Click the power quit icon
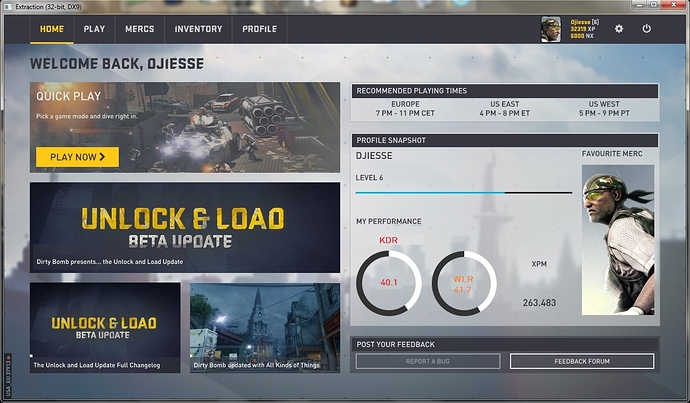This screenshot has width=690, height=403. tap(647, 29)
